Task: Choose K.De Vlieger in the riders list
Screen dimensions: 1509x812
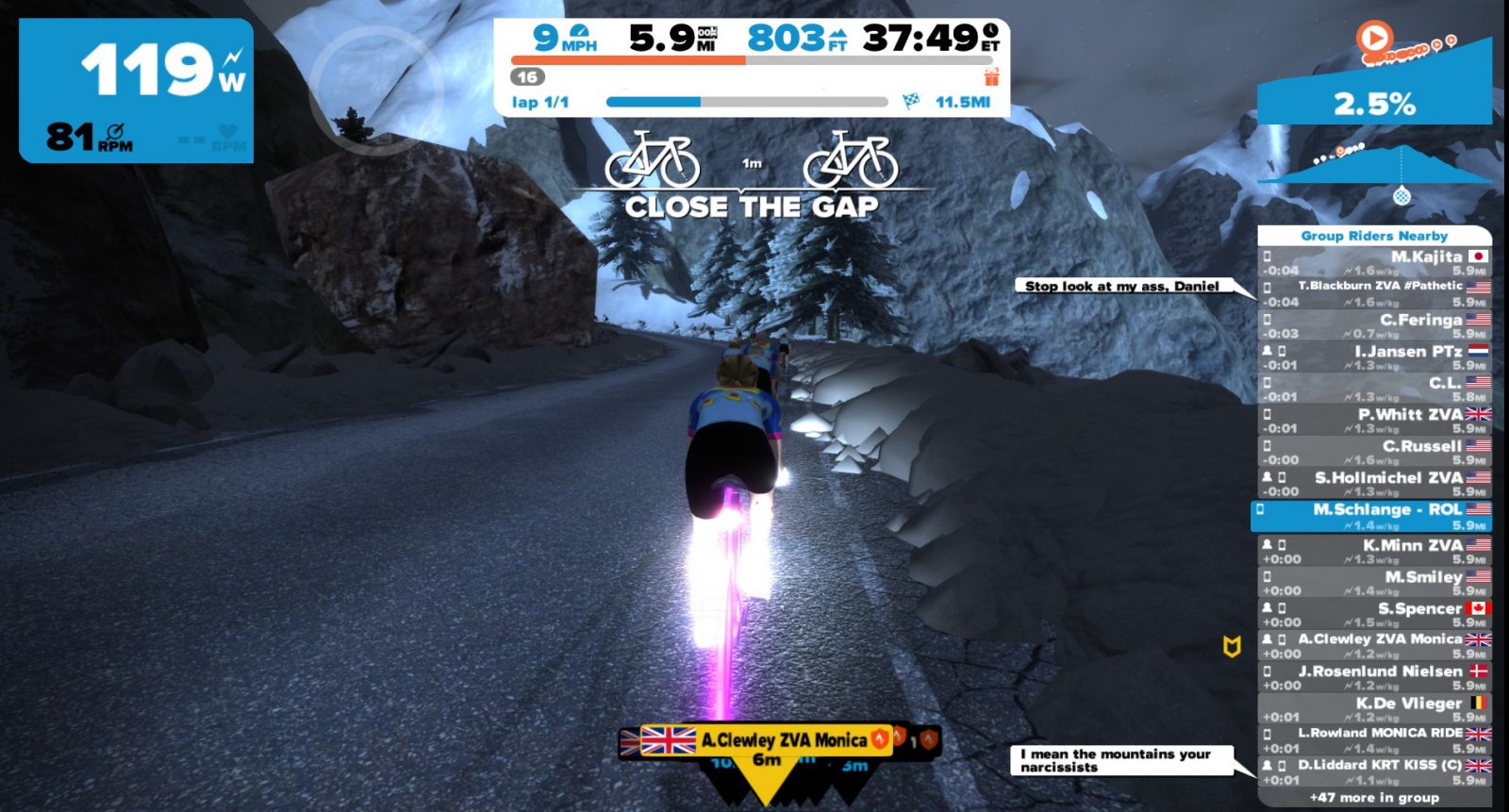Action: 1374,709
